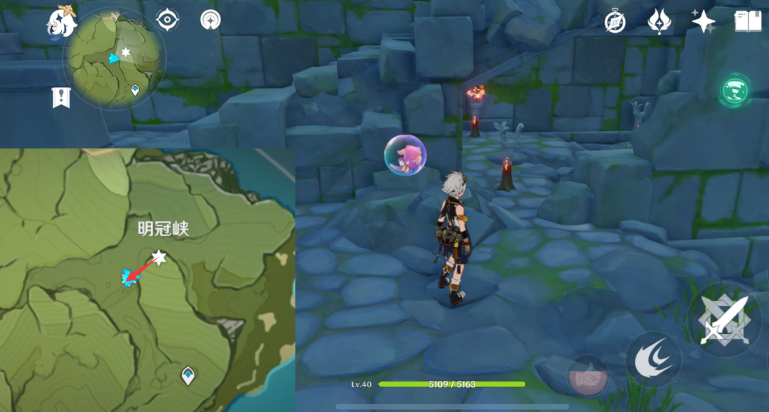The width and height of the screenshot is (769, 412).
Task: Open the Wish star icon
Action: pos(703,21)
